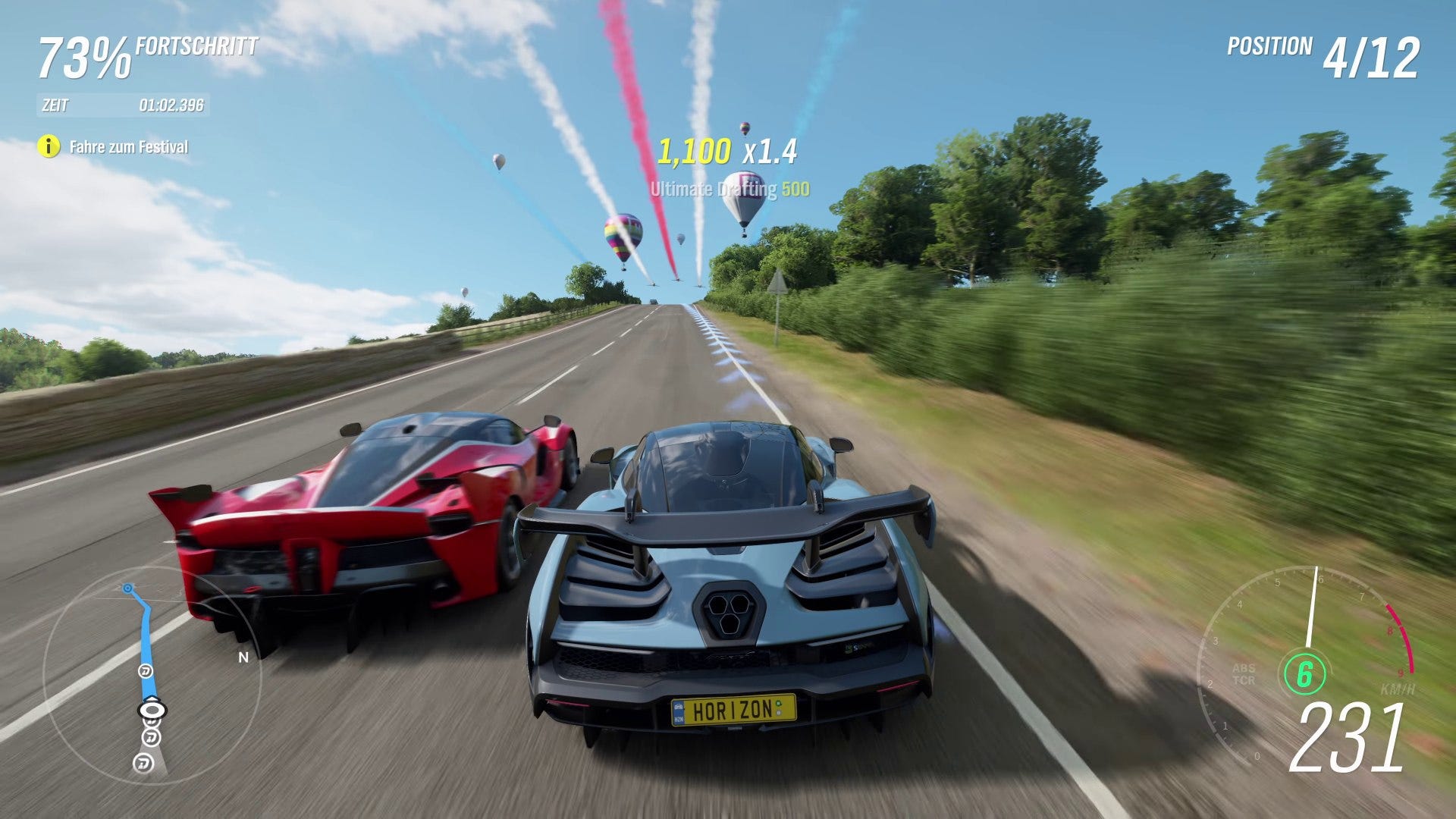The height and width of the screenshot is (819, 1456).
Task: Click the ABS indicator on the speedometer
Action: pos(1244,668)
